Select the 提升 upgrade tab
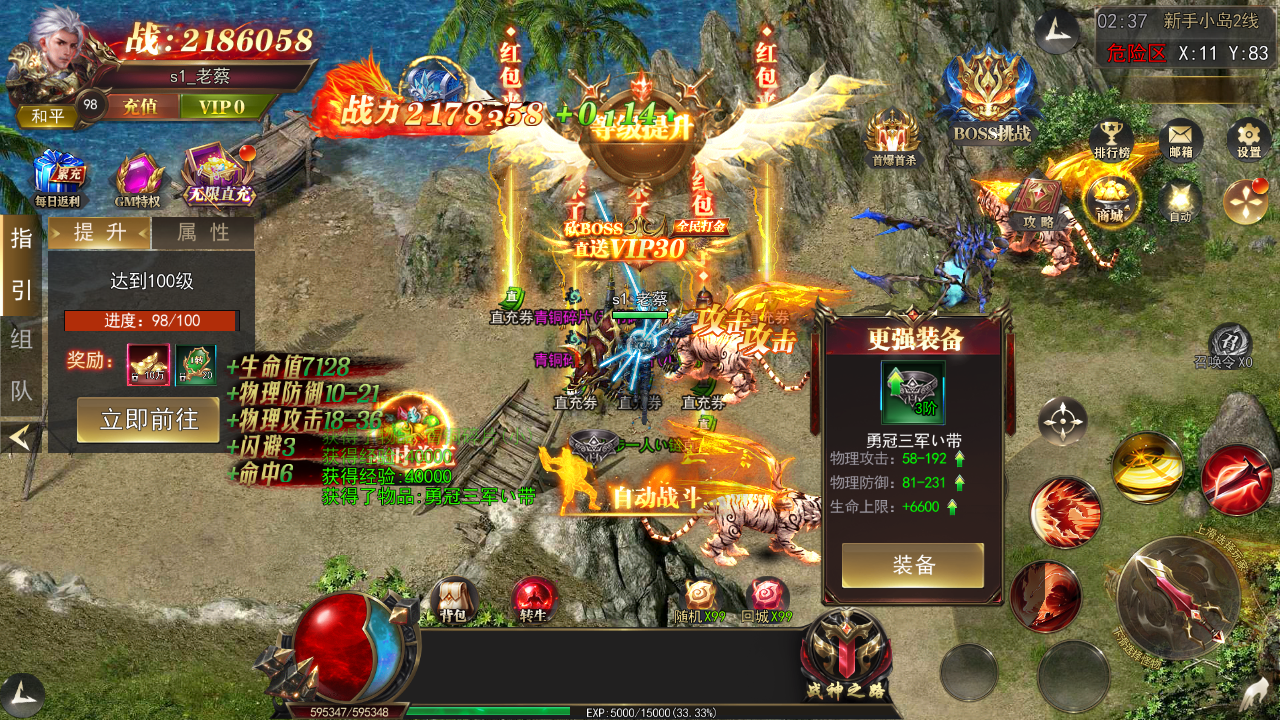The width and height of the screenshot is (1280, 720). 100,233
